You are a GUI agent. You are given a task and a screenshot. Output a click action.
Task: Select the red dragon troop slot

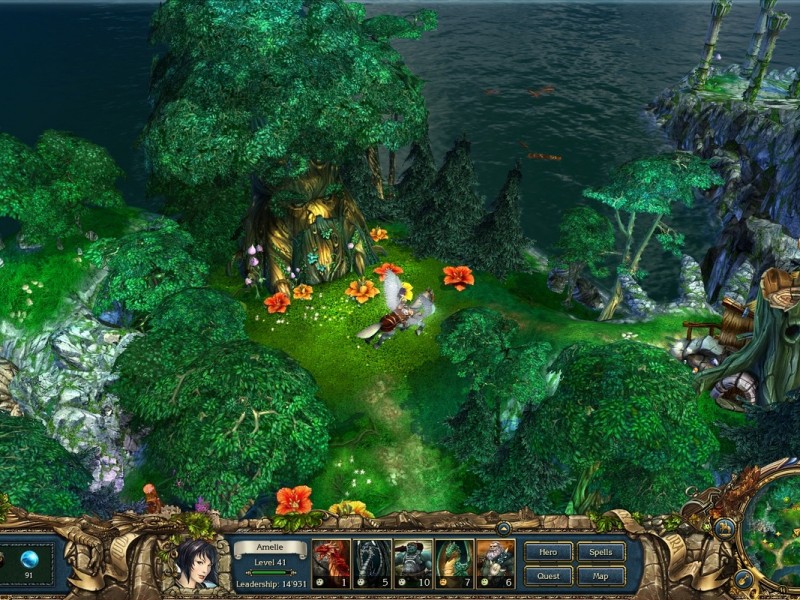coord(332,563)
